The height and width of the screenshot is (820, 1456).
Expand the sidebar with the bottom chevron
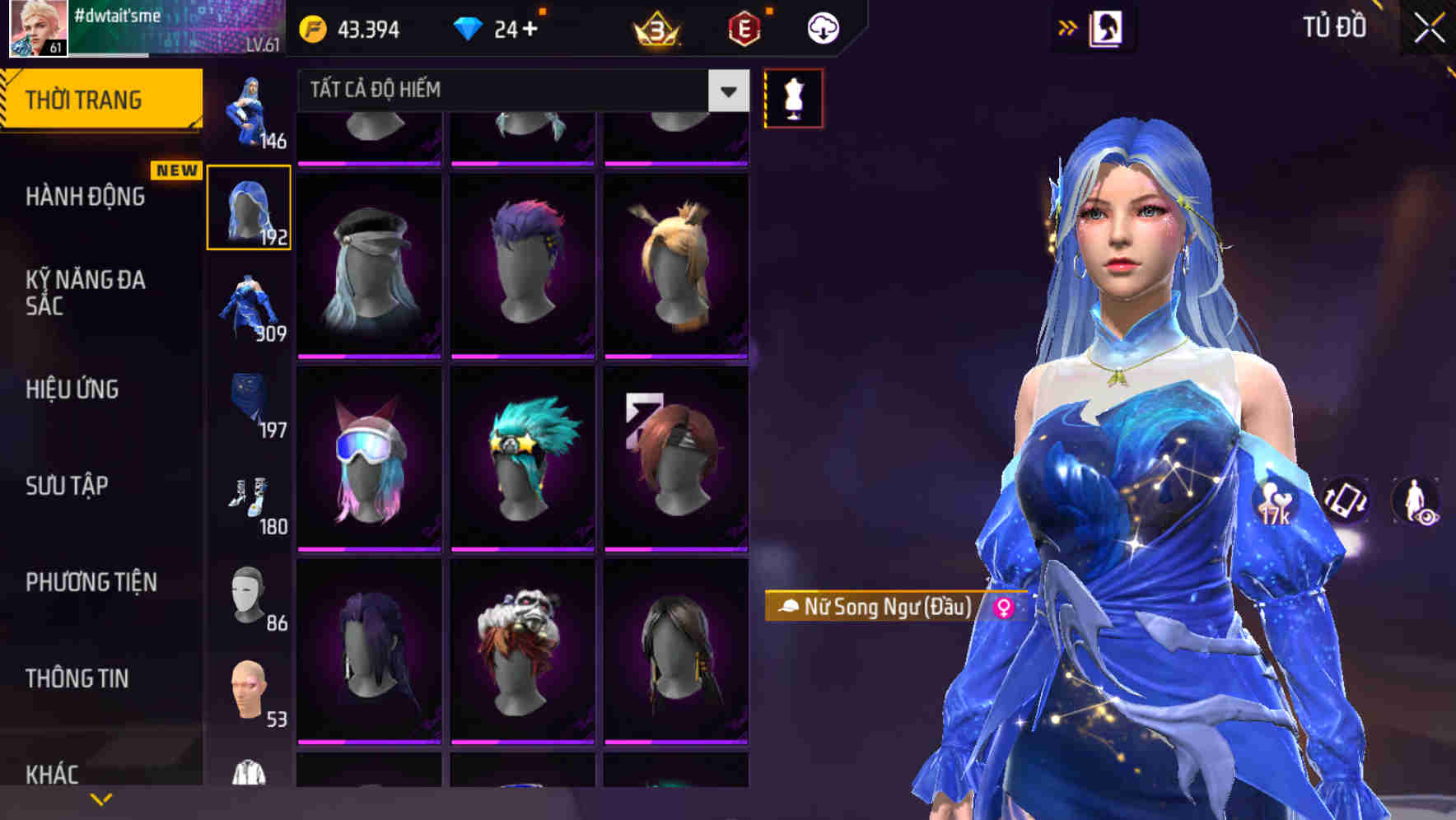[100, 797]
